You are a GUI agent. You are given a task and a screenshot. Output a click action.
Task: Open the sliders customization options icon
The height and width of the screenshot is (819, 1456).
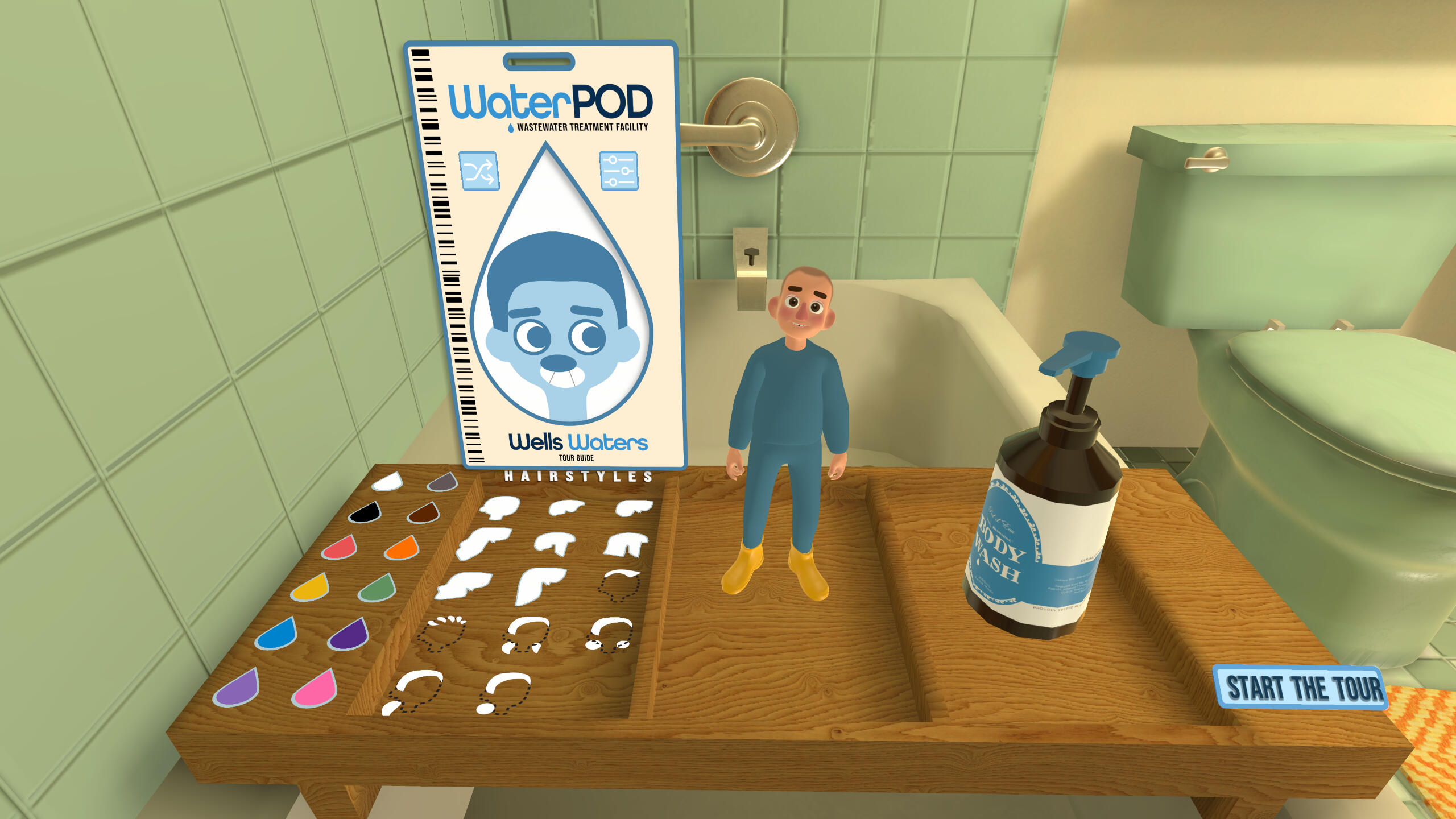pos(618,171)
